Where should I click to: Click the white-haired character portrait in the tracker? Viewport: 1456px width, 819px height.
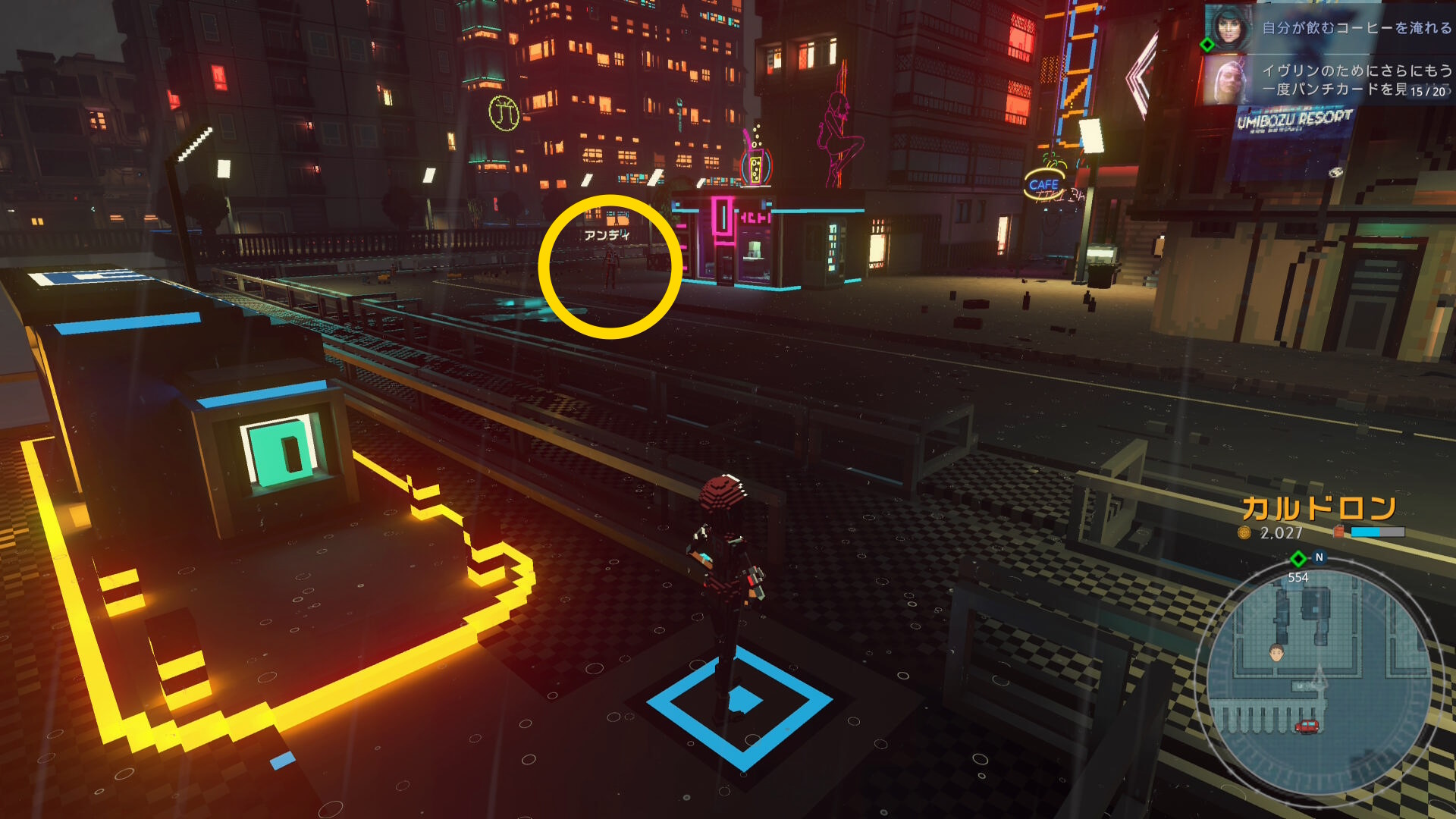(1225, 80)
